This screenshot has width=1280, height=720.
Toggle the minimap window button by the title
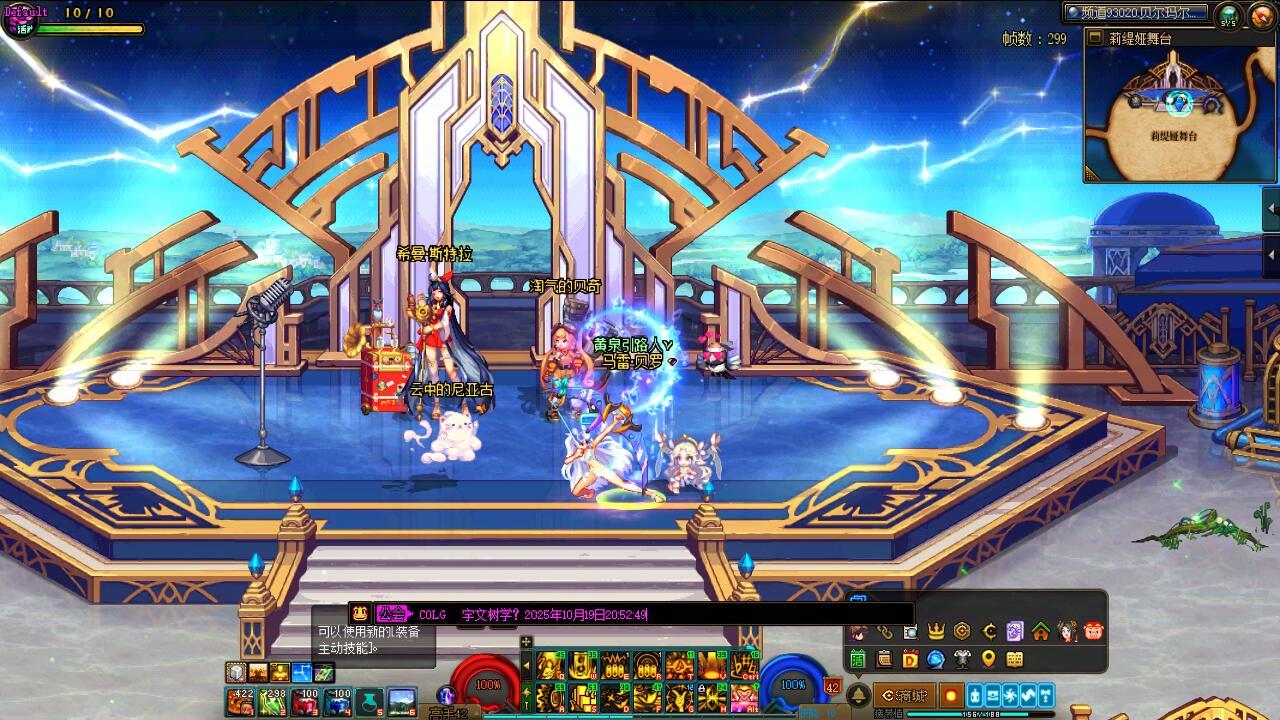coord(1095,38)
